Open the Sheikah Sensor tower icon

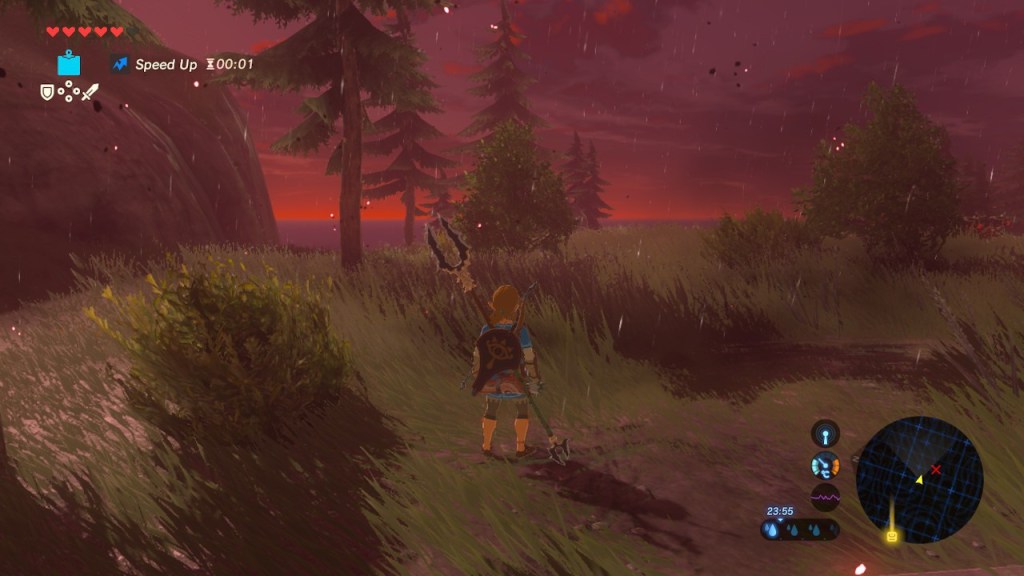(x=825, y=434)
